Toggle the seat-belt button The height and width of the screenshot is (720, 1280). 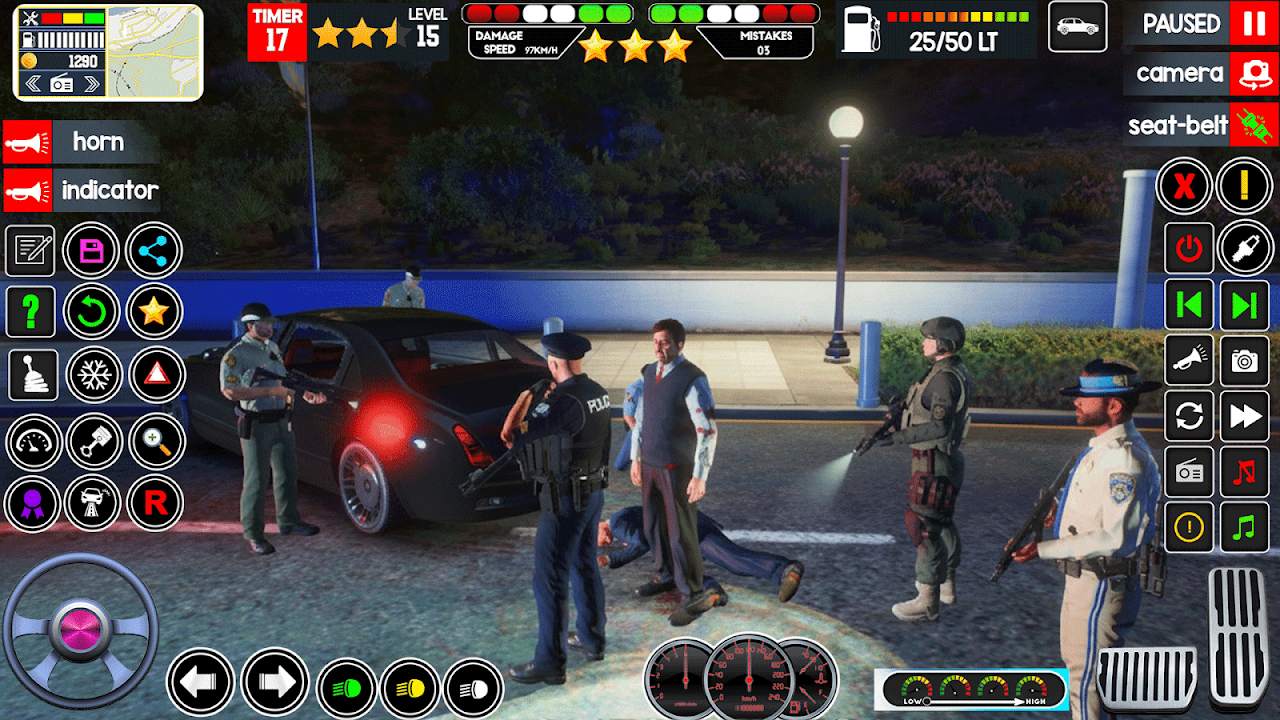(1254, 125)
